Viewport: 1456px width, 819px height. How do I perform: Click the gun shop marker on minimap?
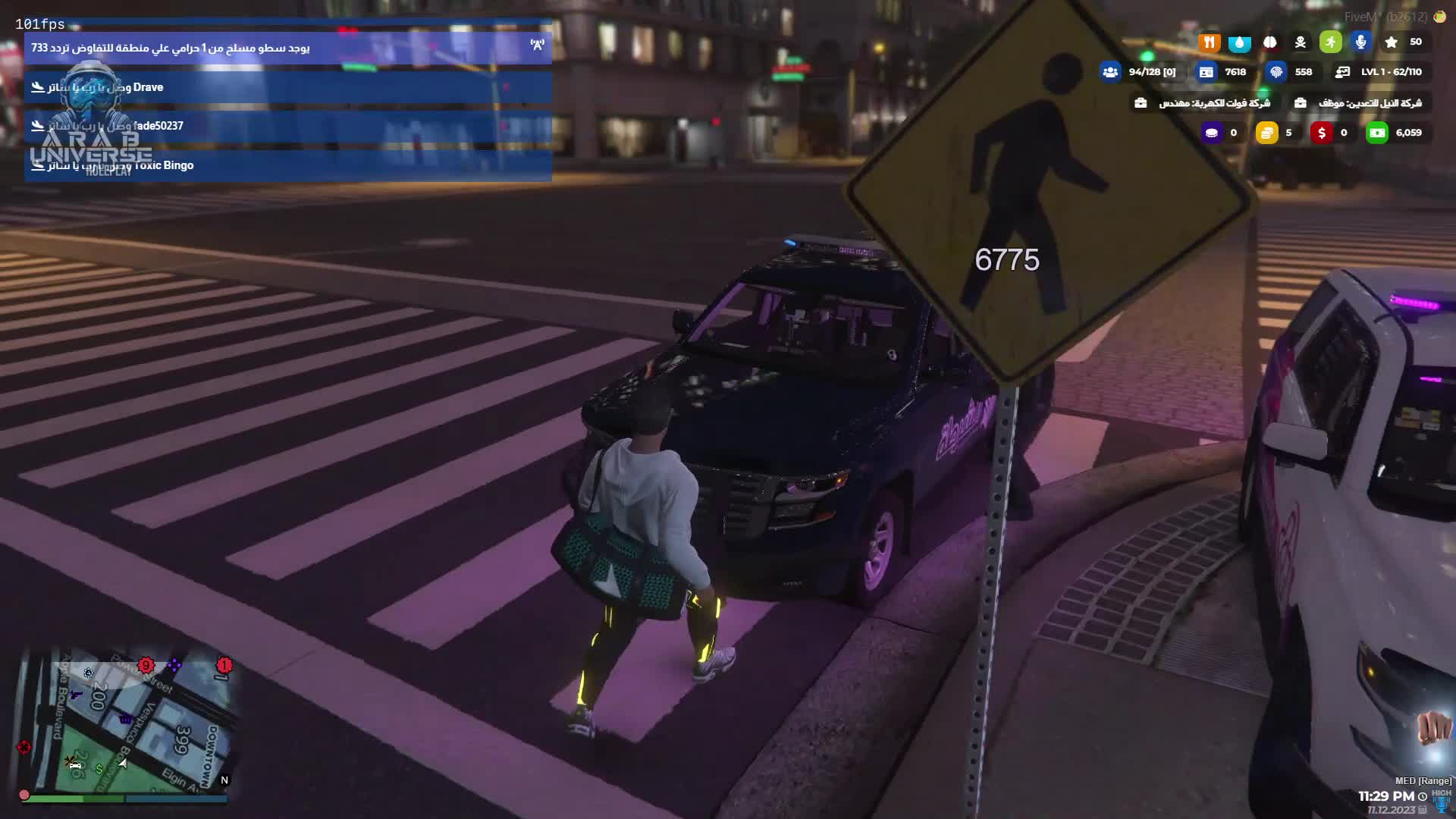coord(75,694)
